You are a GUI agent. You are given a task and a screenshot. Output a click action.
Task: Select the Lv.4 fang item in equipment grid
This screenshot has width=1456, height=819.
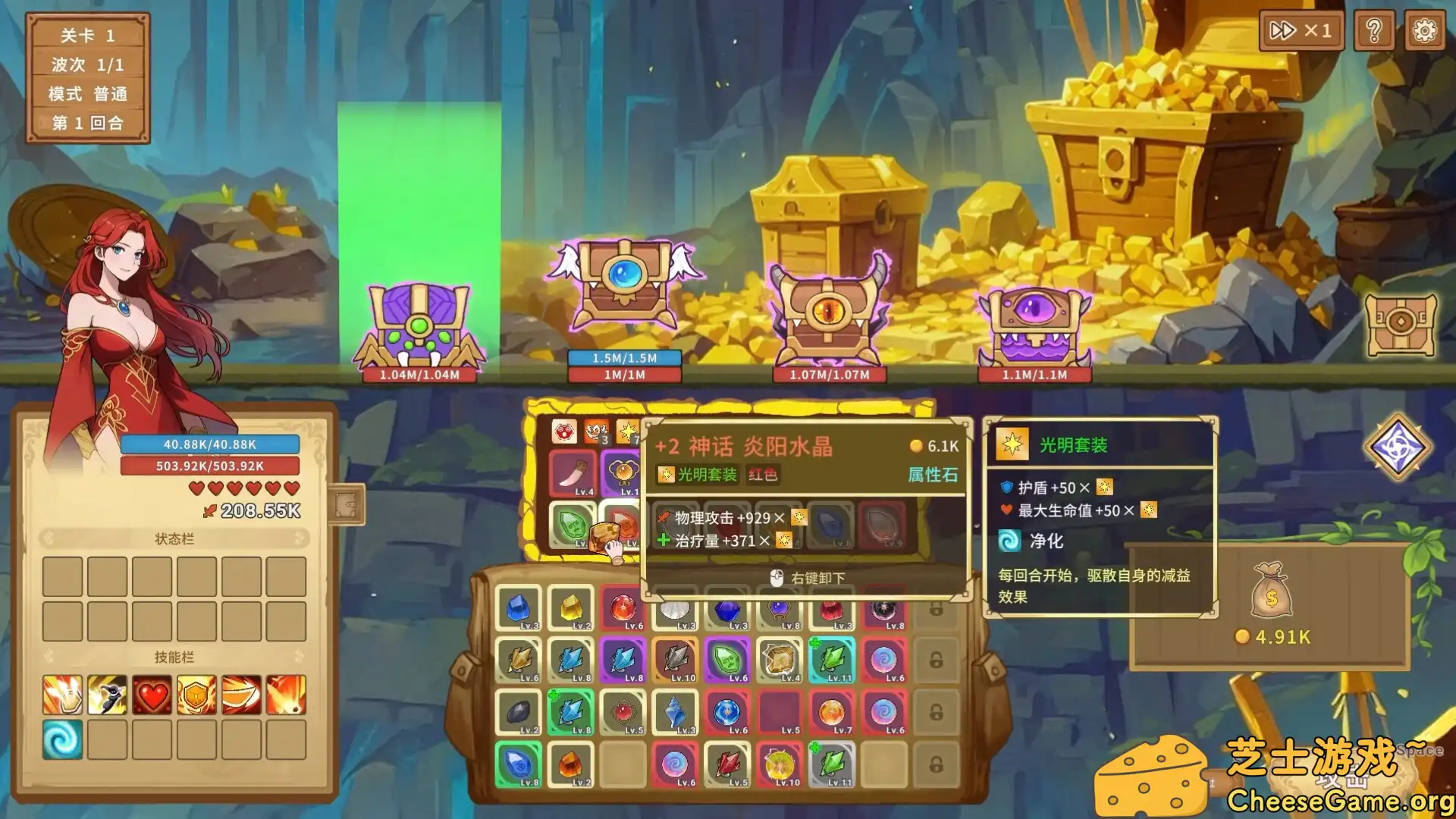(x=573, y=474)
